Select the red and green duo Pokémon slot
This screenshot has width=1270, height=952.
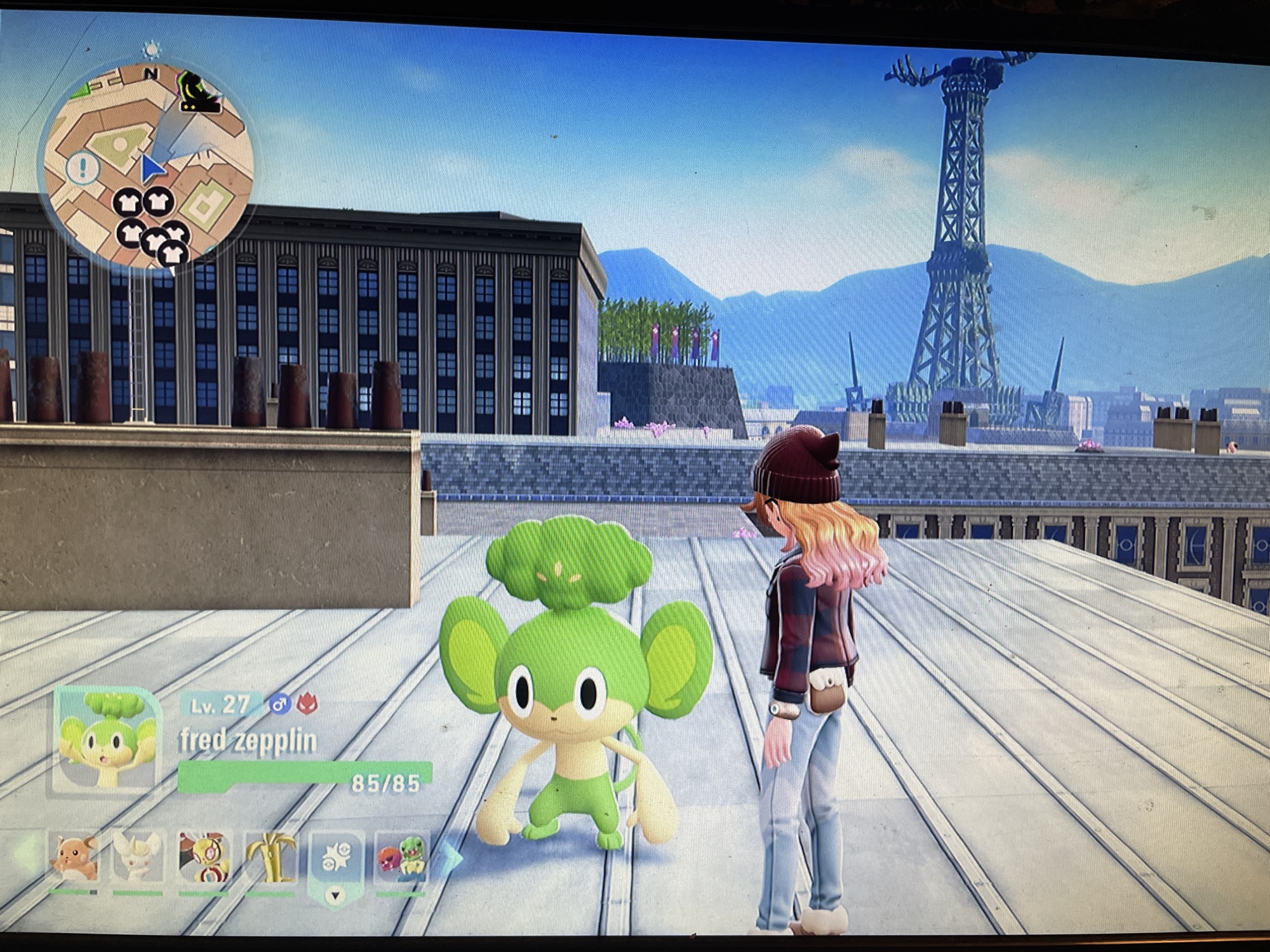pos(403,857)
